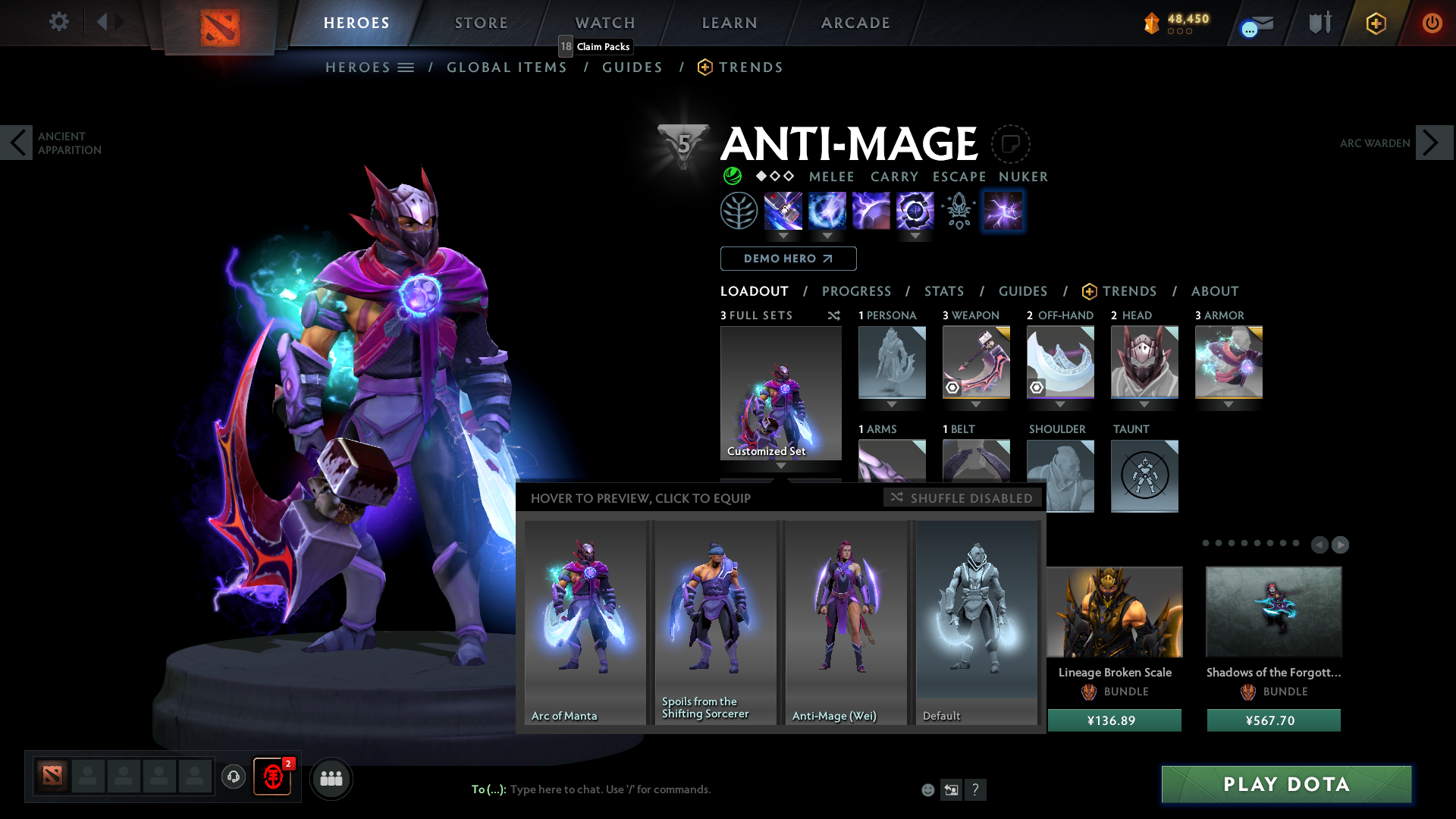Equip the Arc of Manta set
Image resolution: width=1456 pixels, height=819 pixels.
(585, 622)
